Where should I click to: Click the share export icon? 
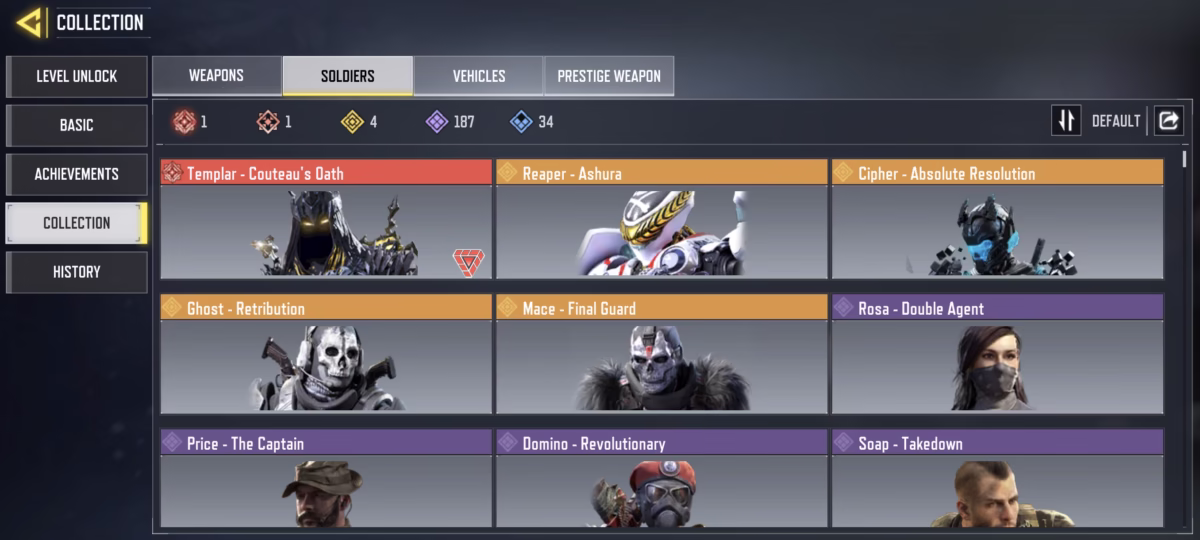point(1168,121)
